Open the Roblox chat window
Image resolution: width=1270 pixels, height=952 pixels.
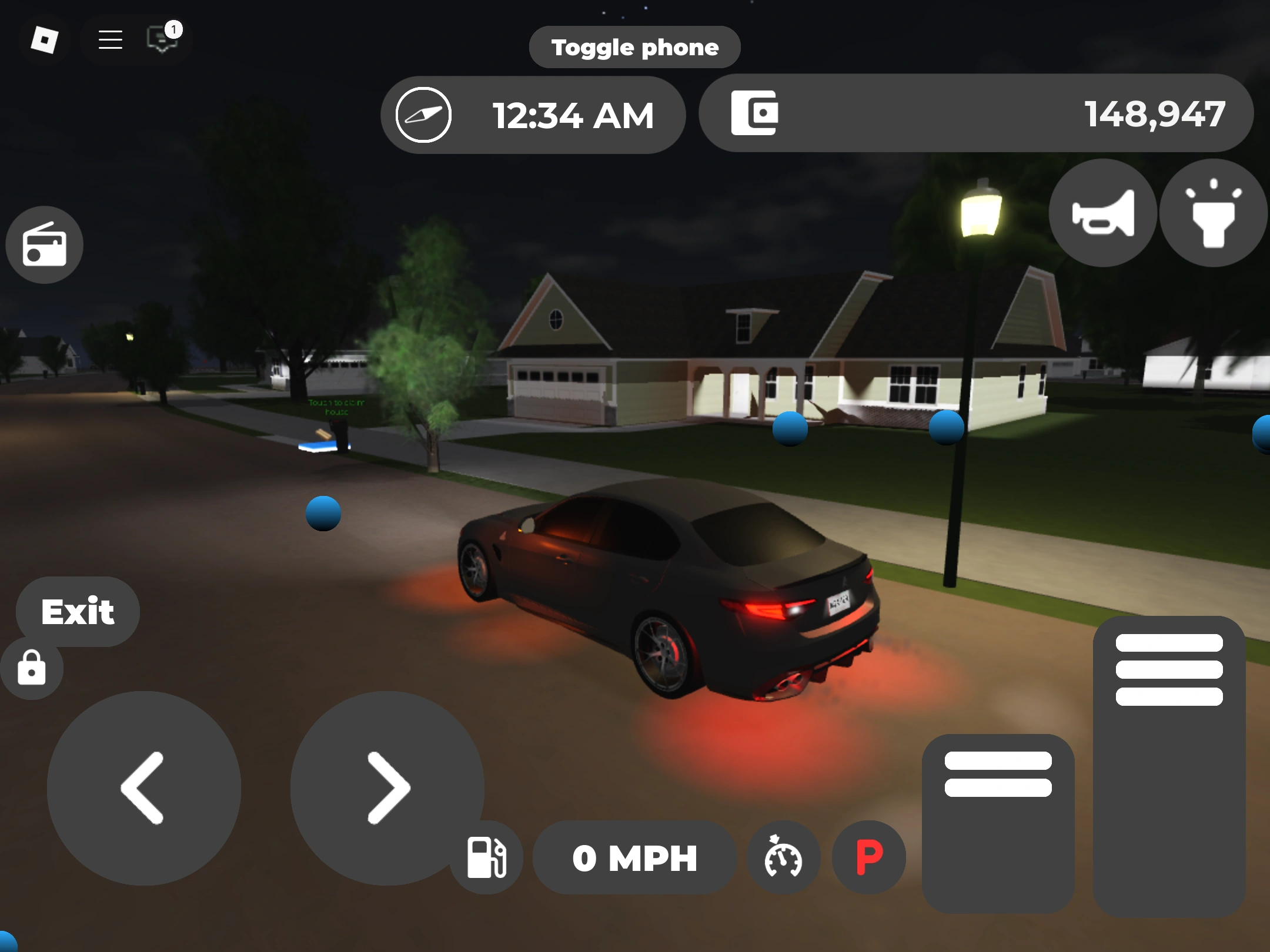(x=160, y=39)
